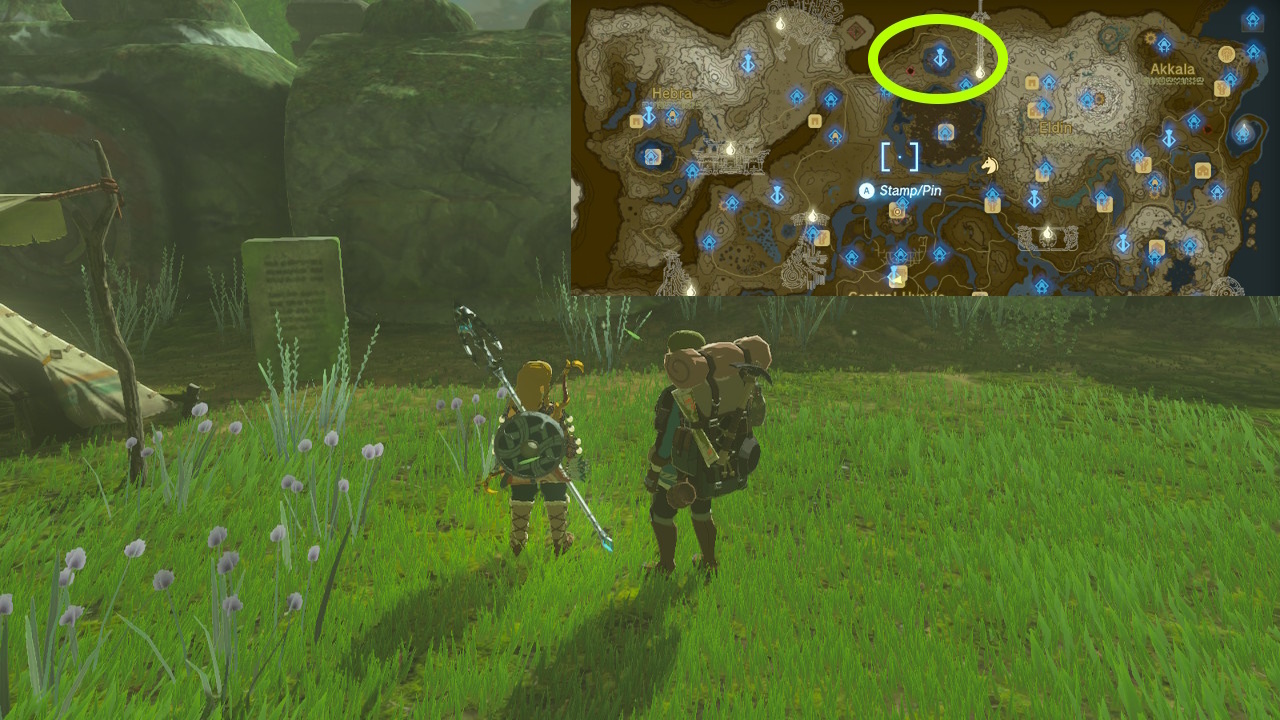Screen dimensions: 1280x720
Task: Select the Skyview Tower icon below the Eldin label
Action: coord(1034,197)
